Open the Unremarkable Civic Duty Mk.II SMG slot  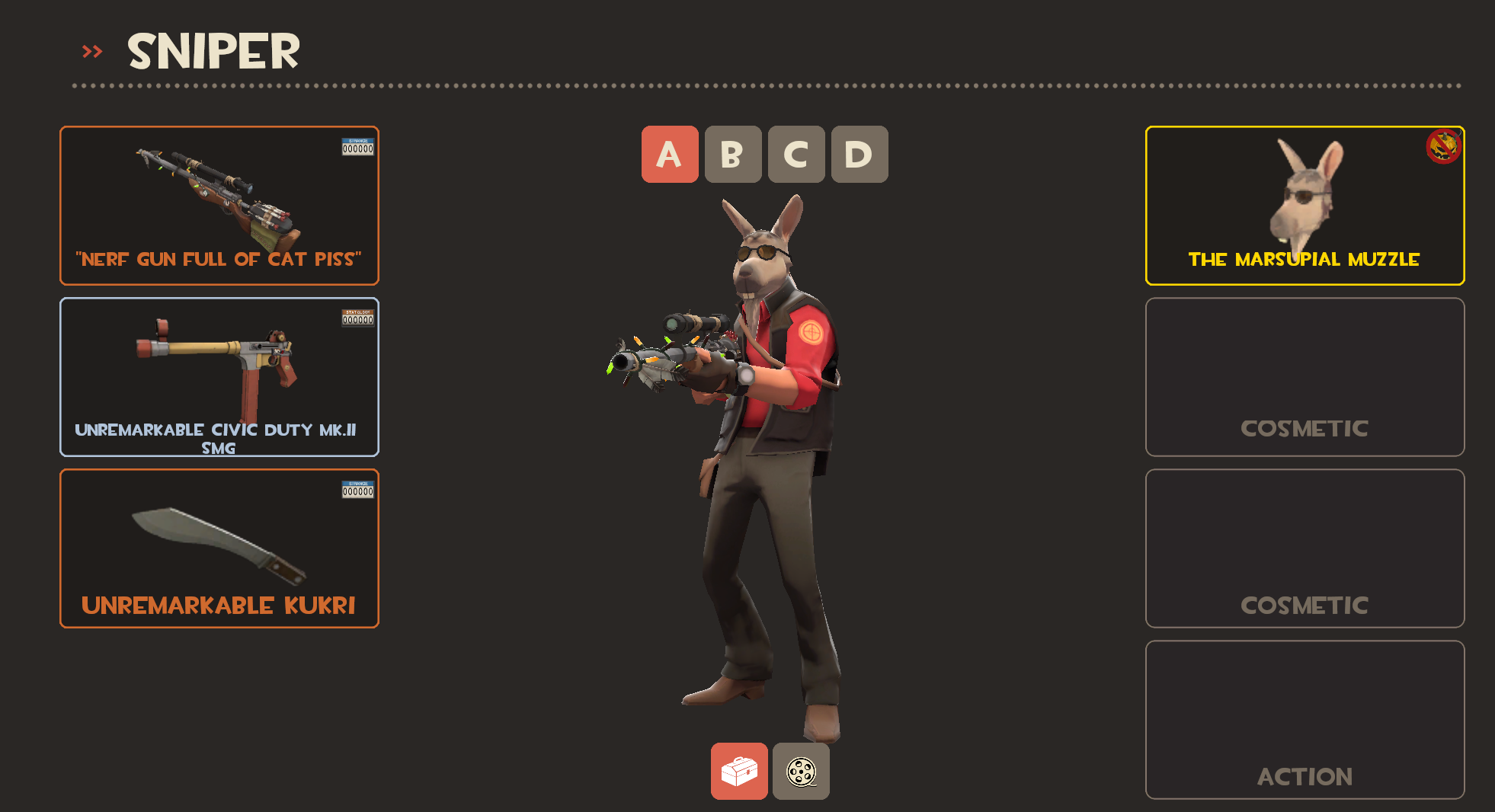[x=219, y=377]
